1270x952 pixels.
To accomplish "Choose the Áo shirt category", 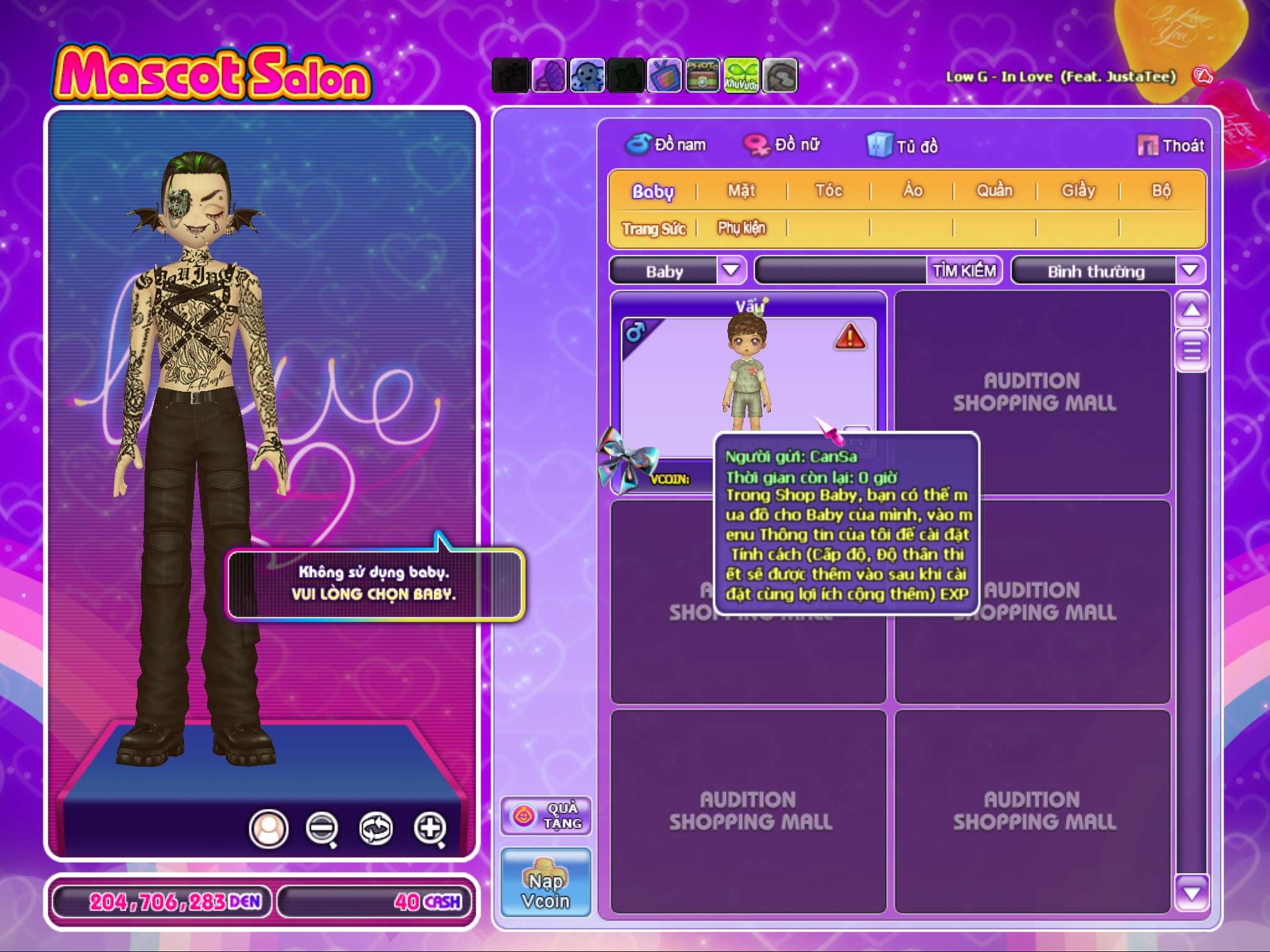I will point(912,191).
